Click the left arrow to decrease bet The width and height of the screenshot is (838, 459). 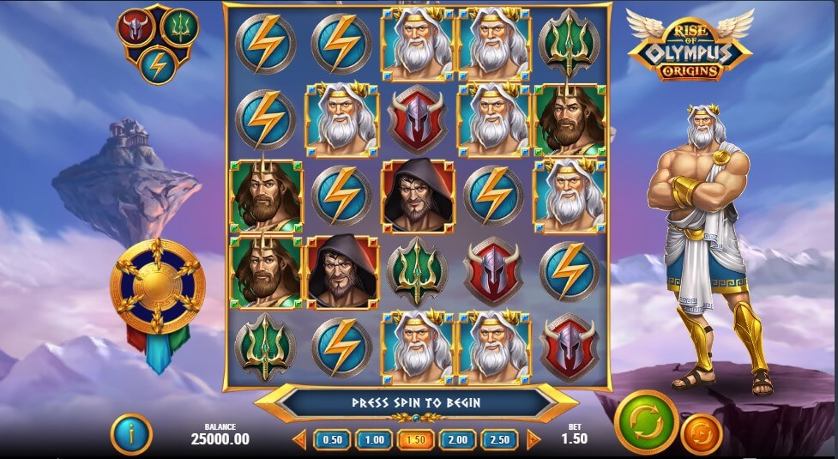(x=299, y=440)
